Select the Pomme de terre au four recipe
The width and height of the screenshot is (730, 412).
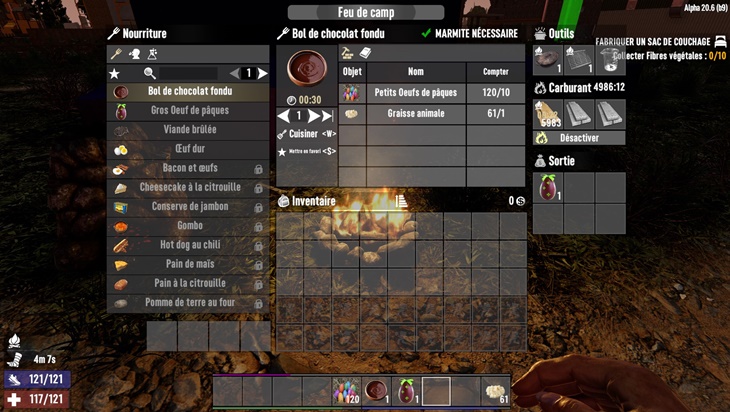point(188,302)
